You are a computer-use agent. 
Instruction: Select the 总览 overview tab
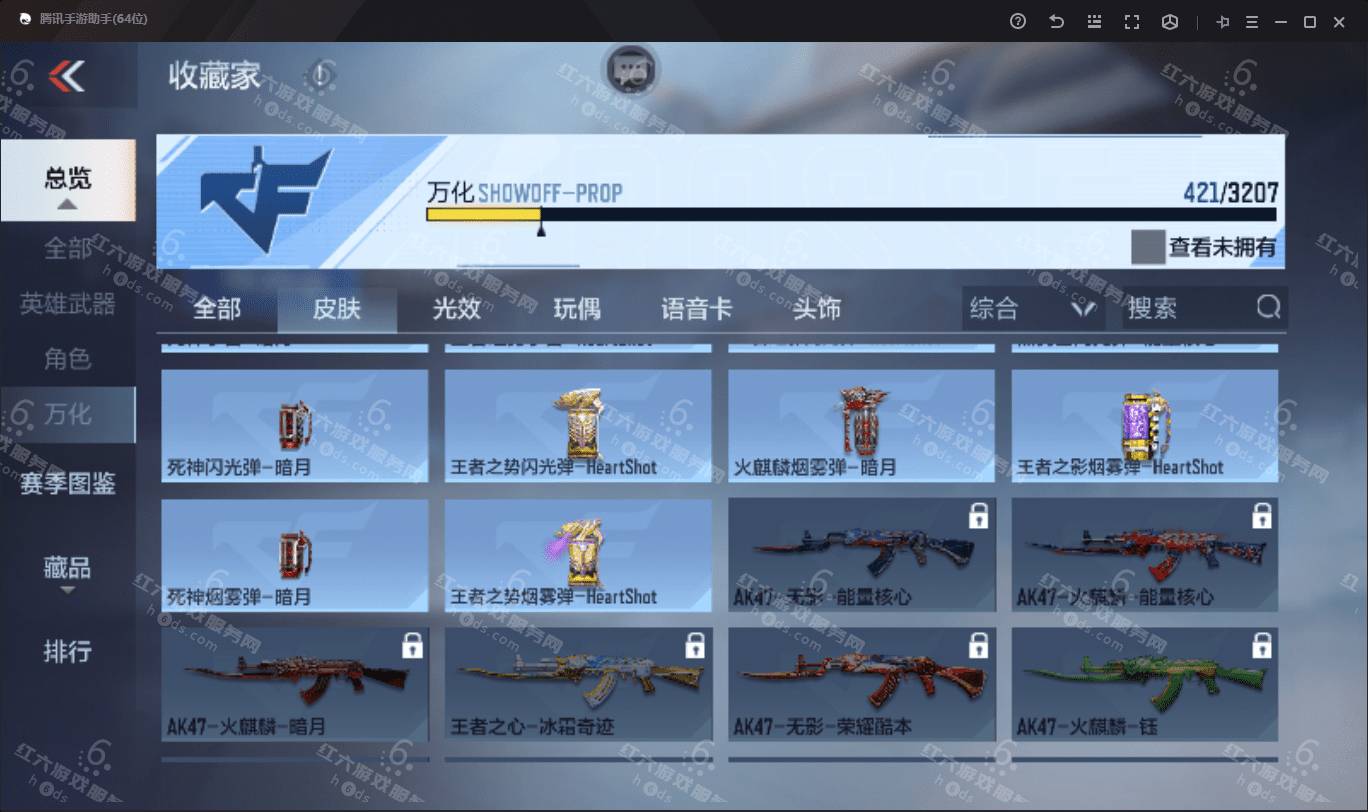click(x=67, y=180)
